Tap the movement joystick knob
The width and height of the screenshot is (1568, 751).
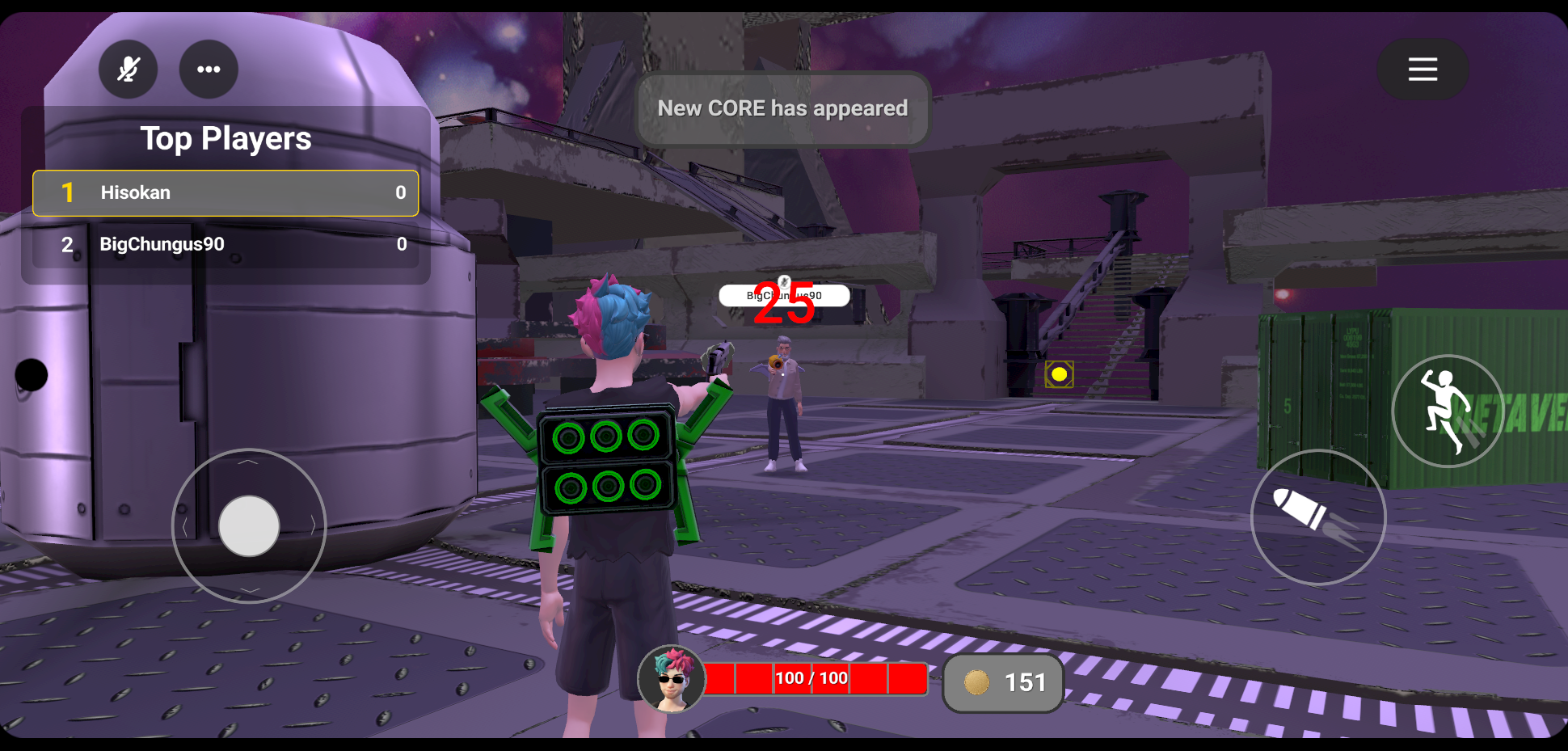tap(249, 526)
